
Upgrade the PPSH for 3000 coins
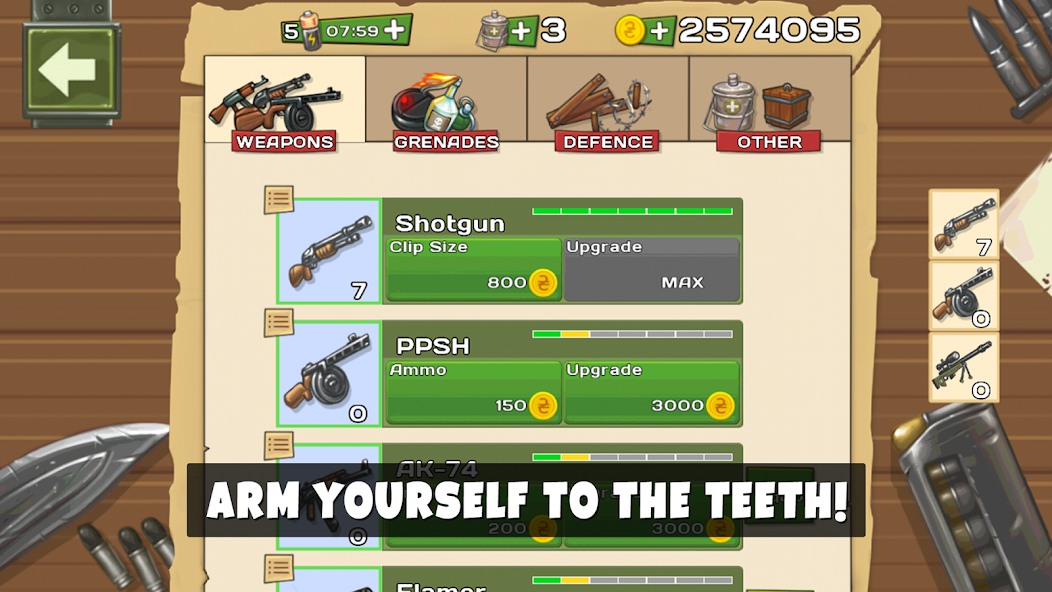(x=651, y=393)
